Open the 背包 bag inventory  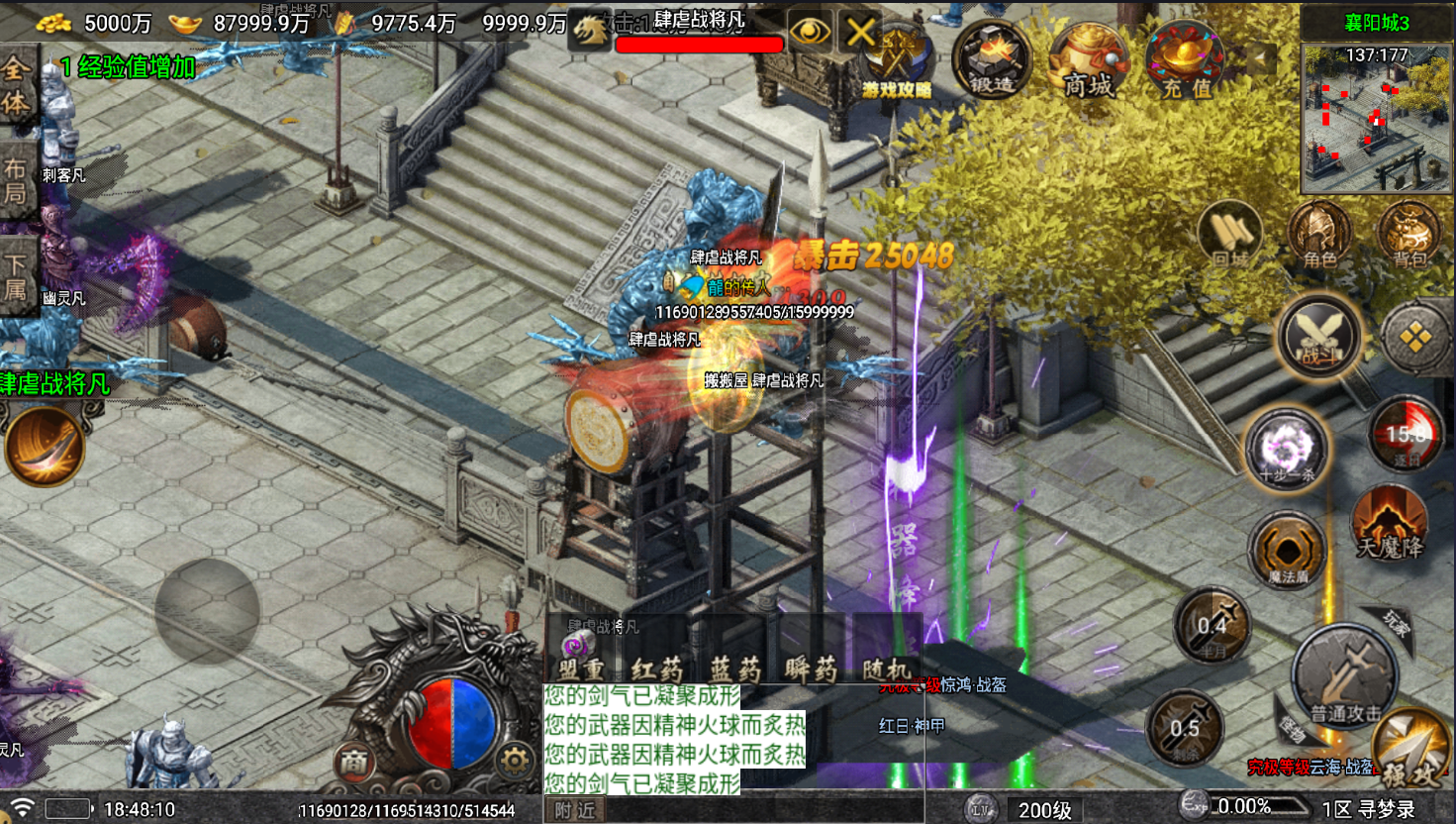tap(1408, 238)
